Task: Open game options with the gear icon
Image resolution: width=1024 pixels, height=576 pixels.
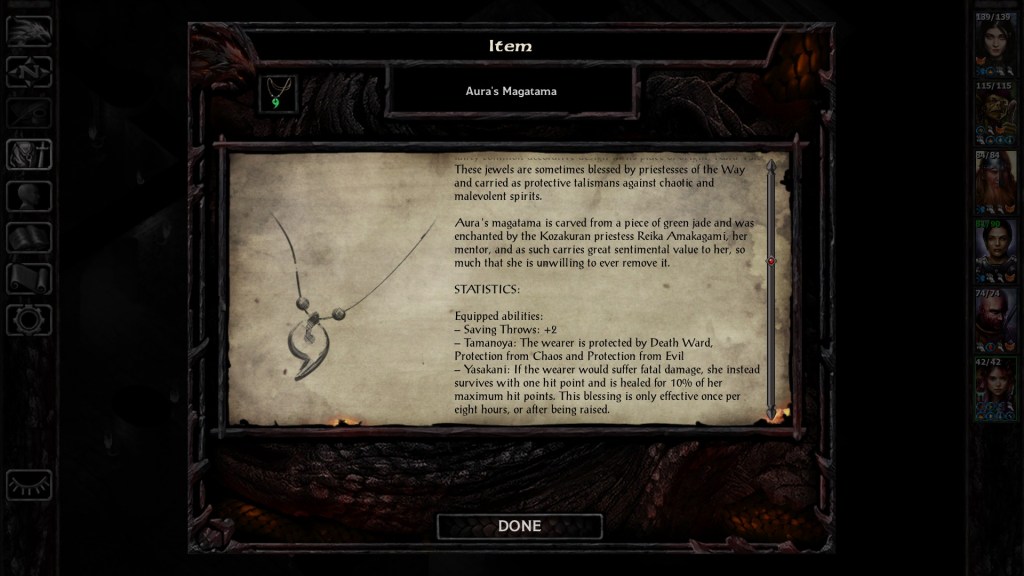Action: click(x=29, y=320)
